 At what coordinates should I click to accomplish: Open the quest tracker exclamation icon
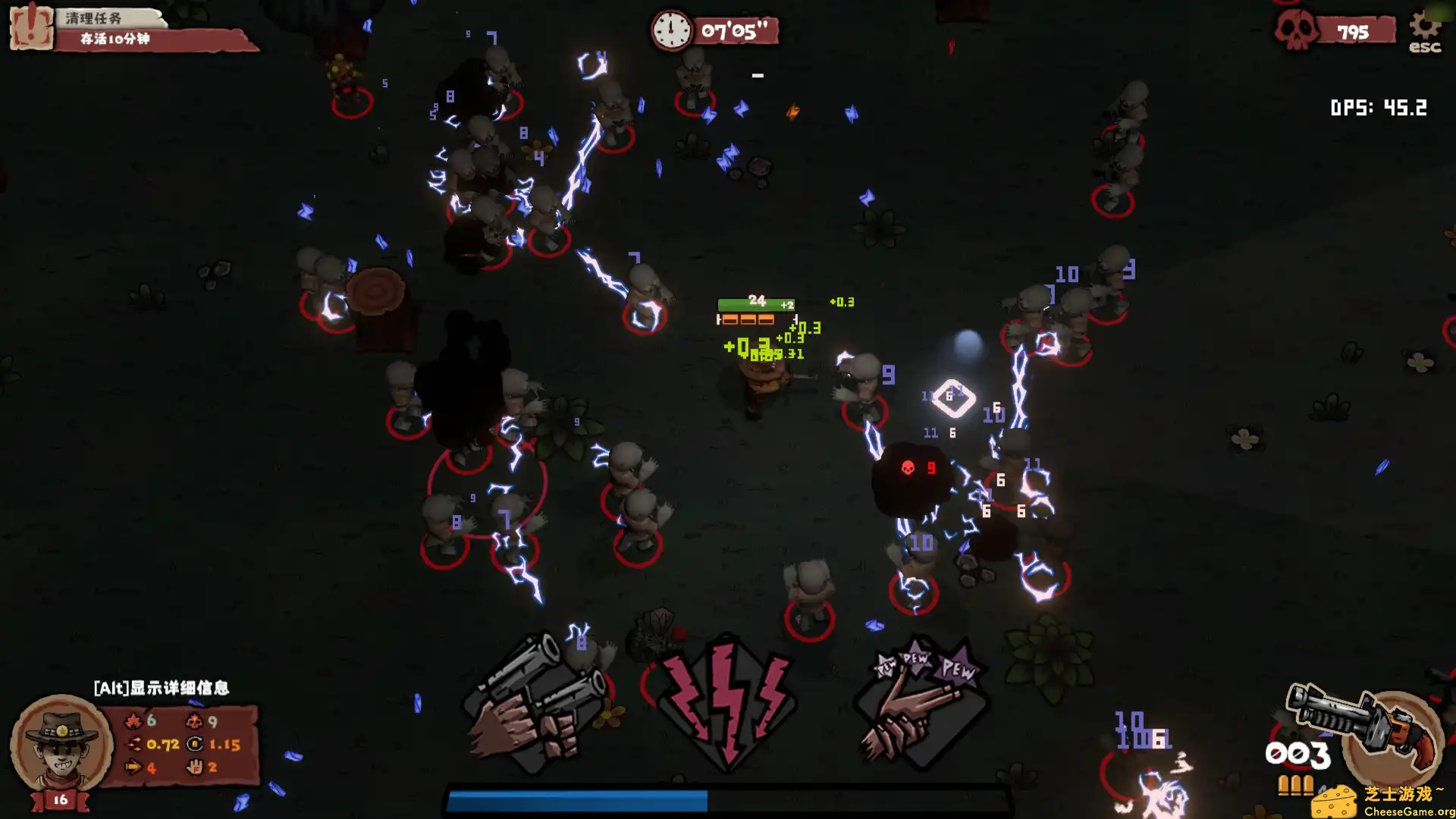(x=31, y=27)
